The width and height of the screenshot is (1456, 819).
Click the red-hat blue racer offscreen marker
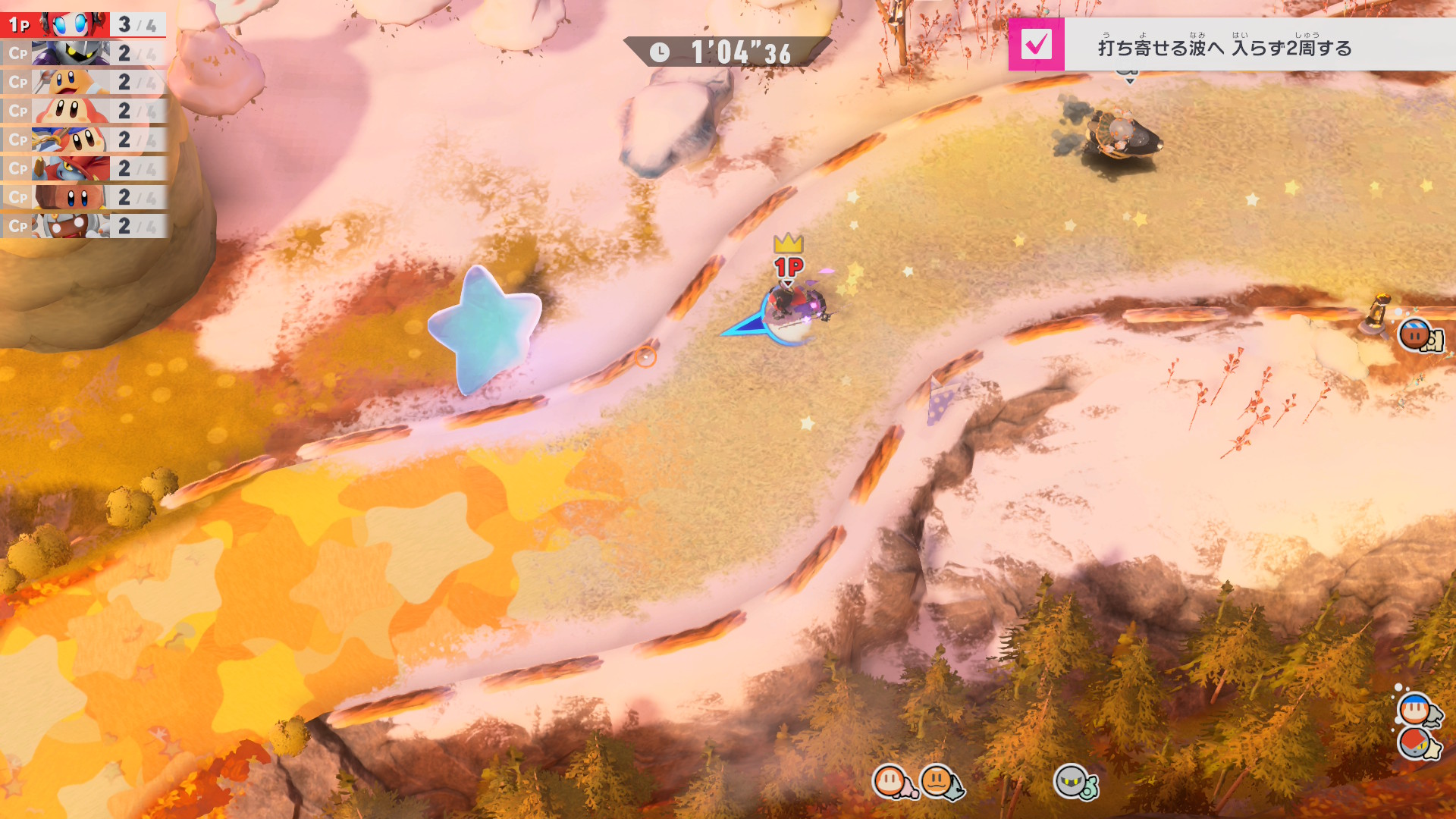pyautogui.click(x=1415, y=743)
